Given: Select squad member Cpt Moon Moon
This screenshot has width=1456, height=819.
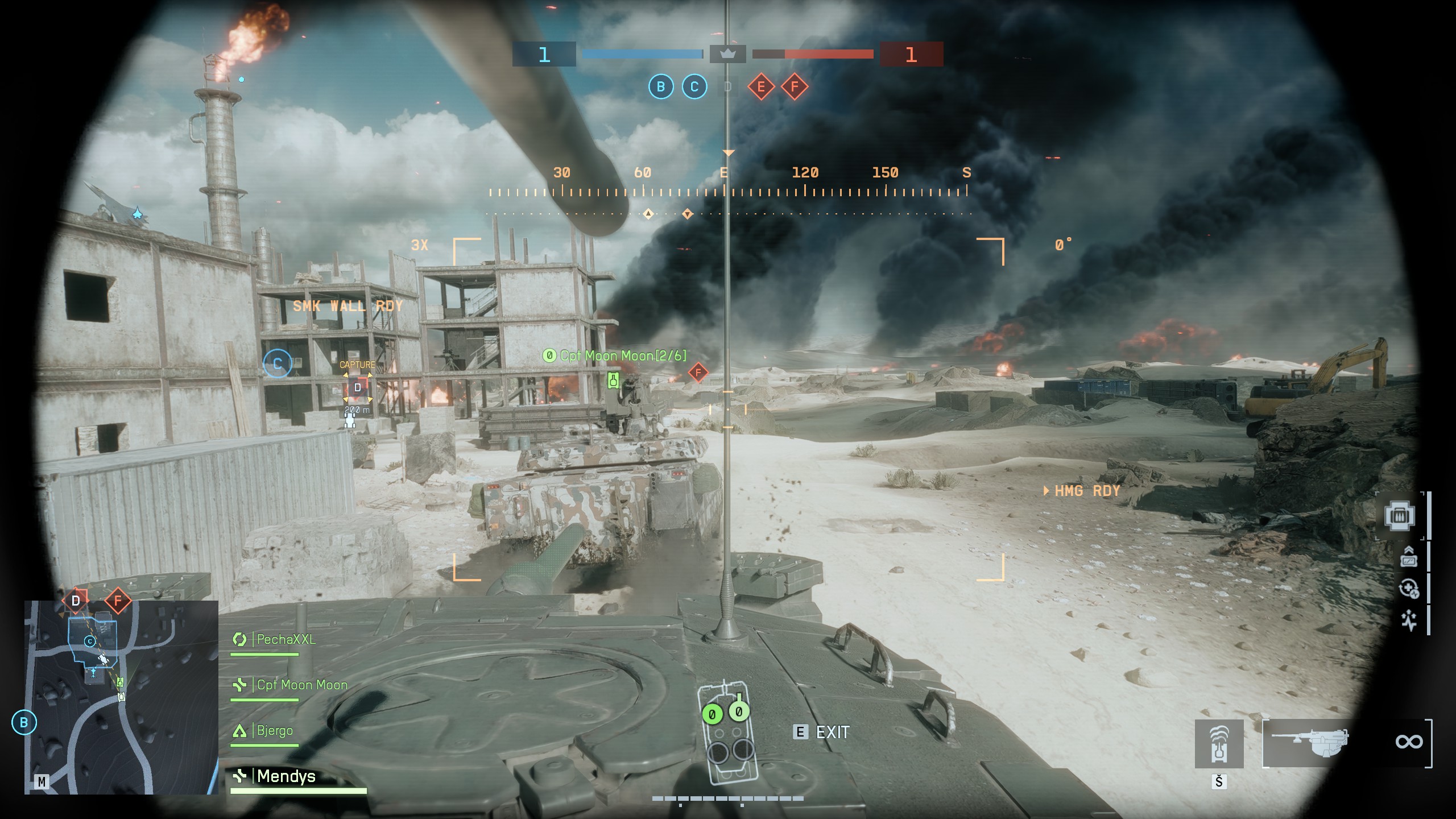Looking at the screenshot, I should (301, 685).
